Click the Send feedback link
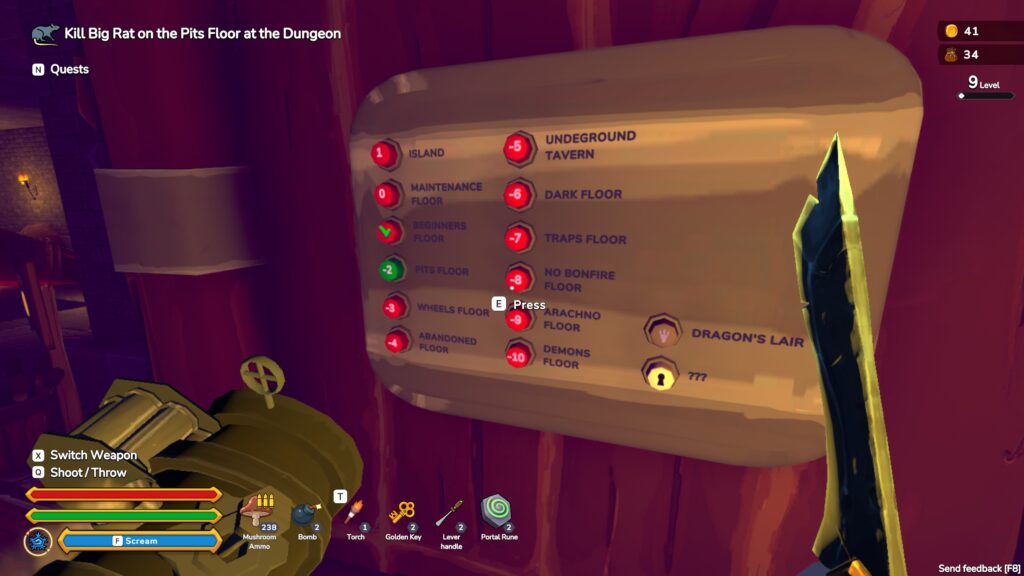This screenshot has height=576, width=1024. pyautogui.click(x=977, y=568)
